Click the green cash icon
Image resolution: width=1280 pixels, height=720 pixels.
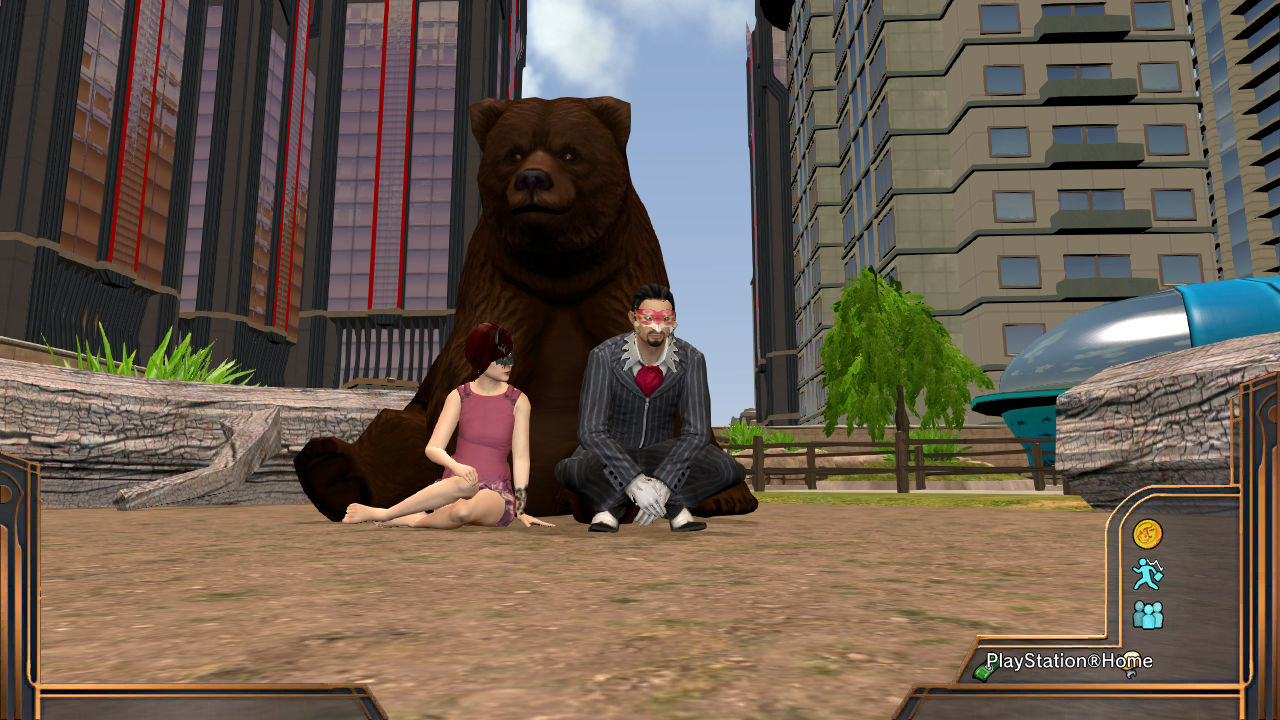point(982,673)
